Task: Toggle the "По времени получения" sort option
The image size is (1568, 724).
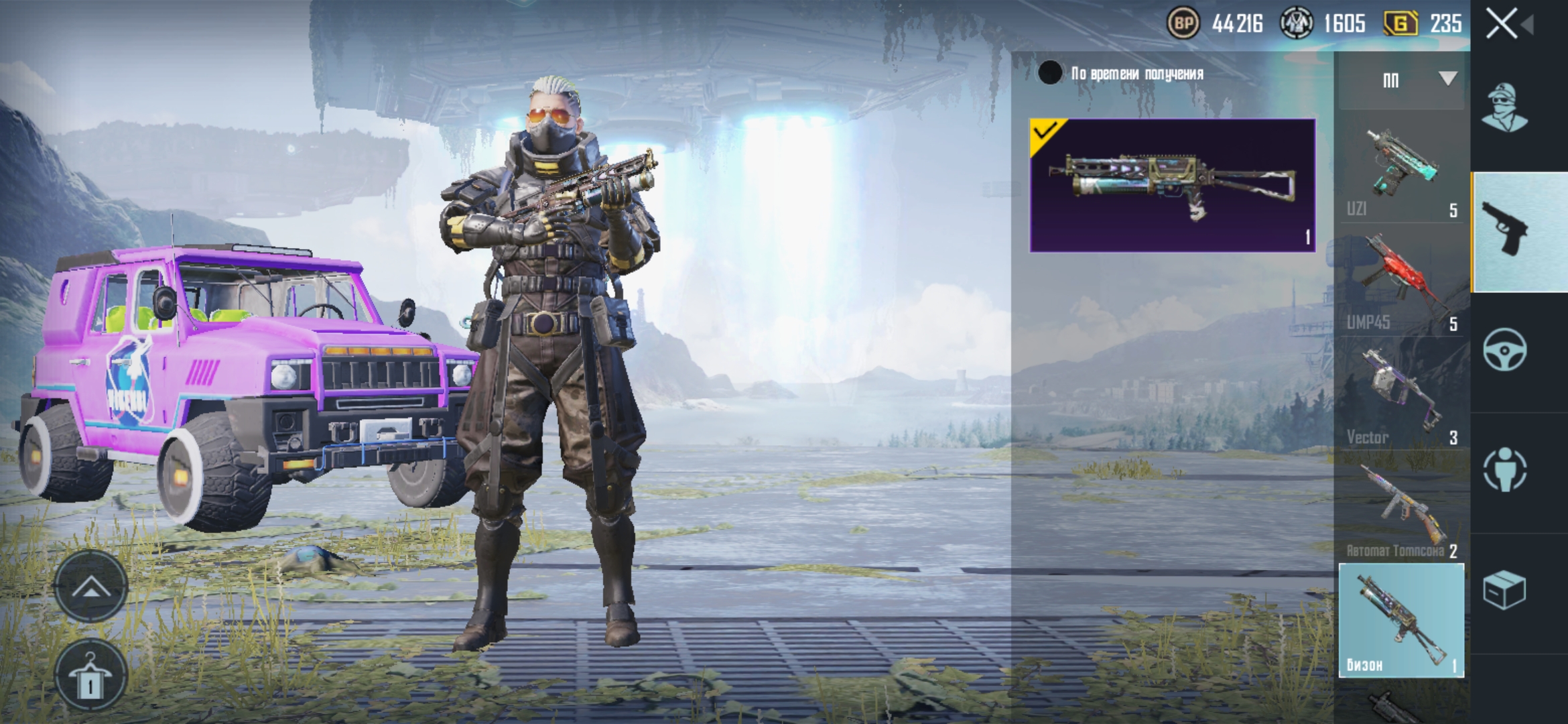Action: tap(1050, 73)
